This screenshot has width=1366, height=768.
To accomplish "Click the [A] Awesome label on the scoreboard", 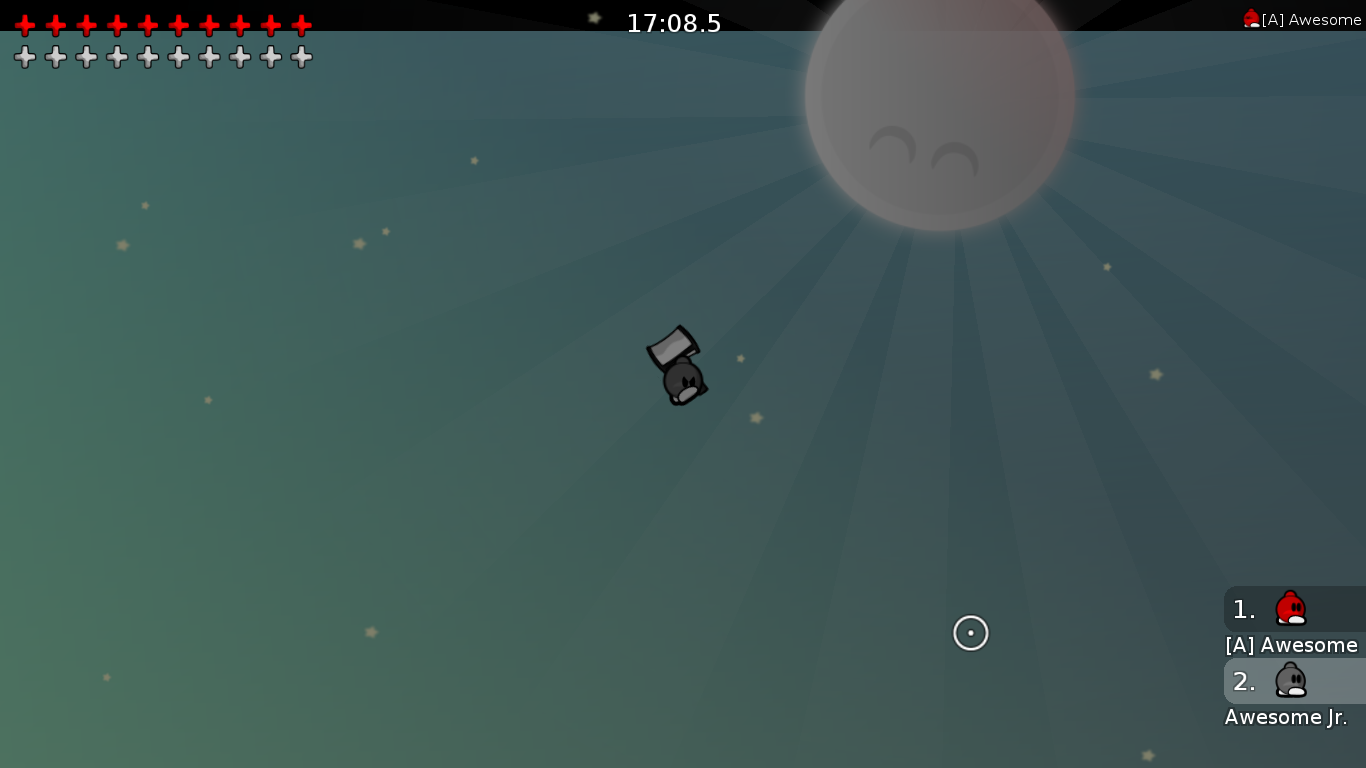I will click(1291, 645).
